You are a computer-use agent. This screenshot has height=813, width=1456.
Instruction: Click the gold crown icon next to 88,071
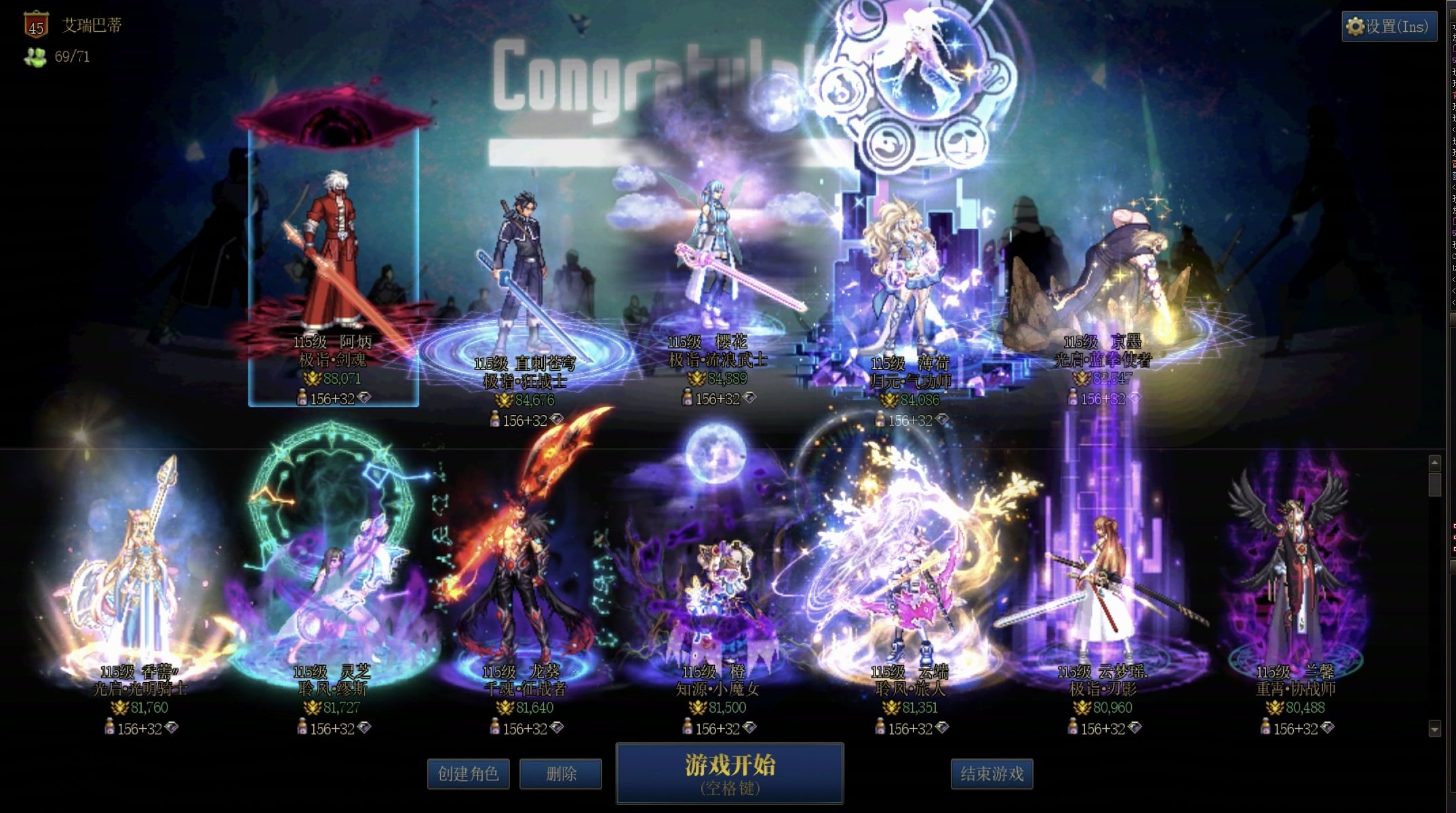311,380
